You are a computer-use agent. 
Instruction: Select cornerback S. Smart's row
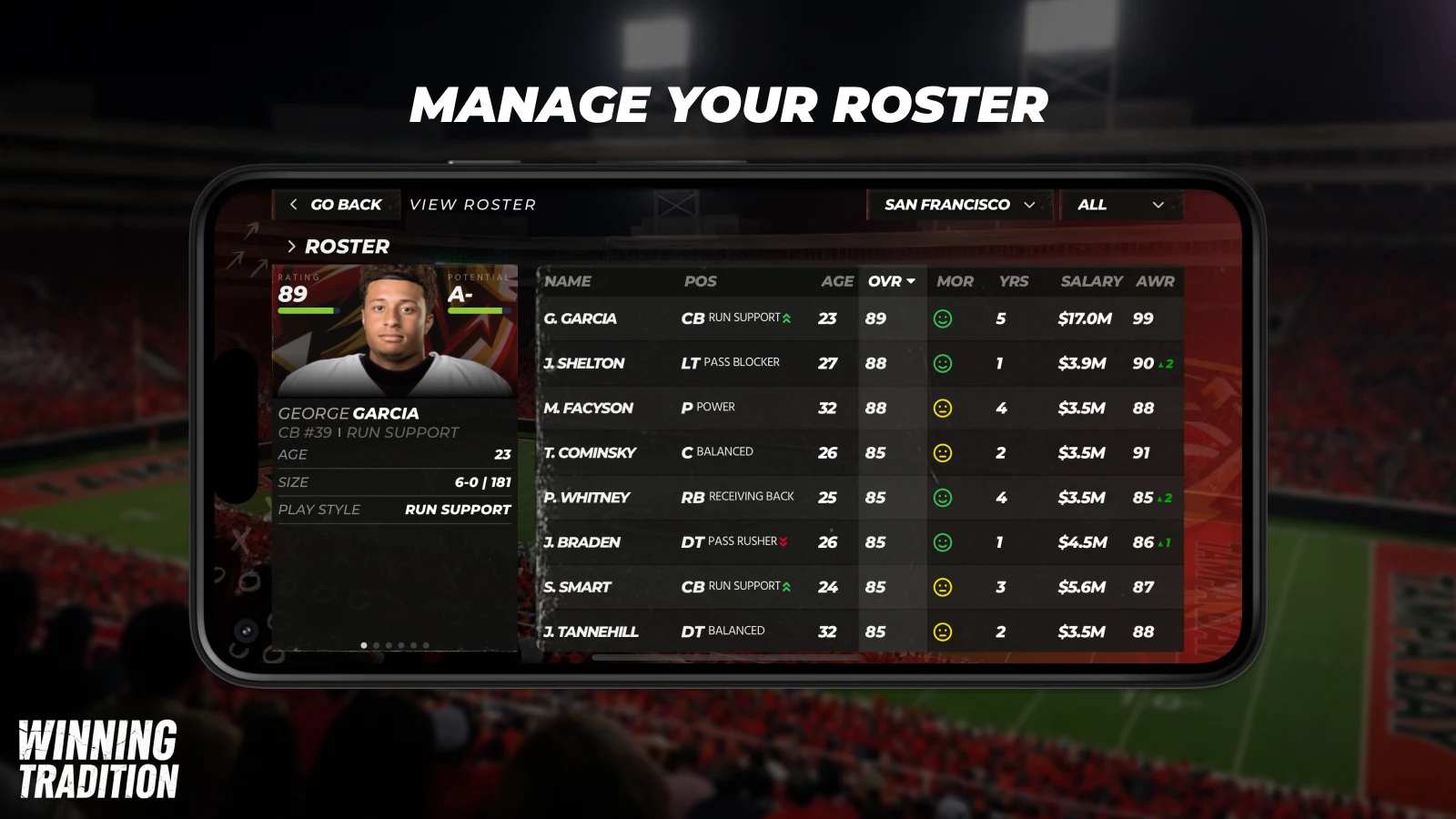578,587
